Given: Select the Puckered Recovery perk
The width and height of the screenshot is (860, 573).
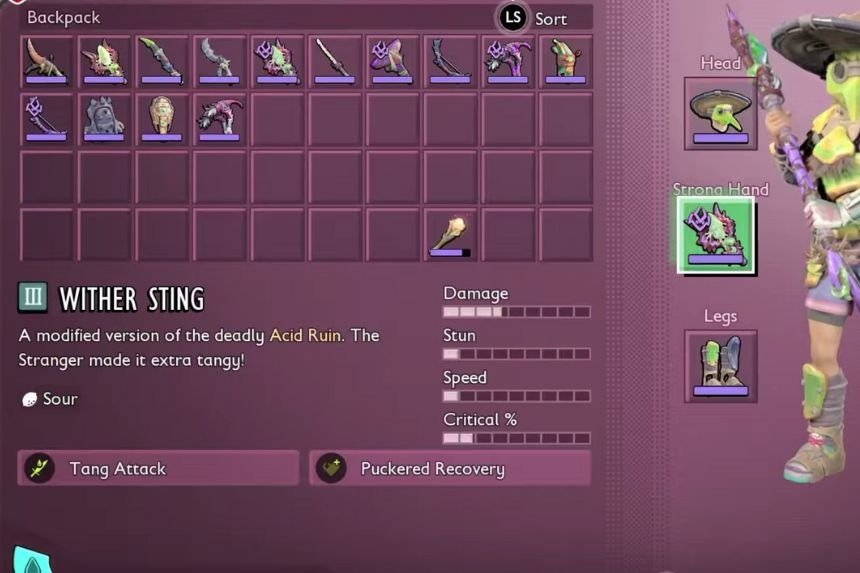Looking at the screenshot, I should [x=450, y=468].
